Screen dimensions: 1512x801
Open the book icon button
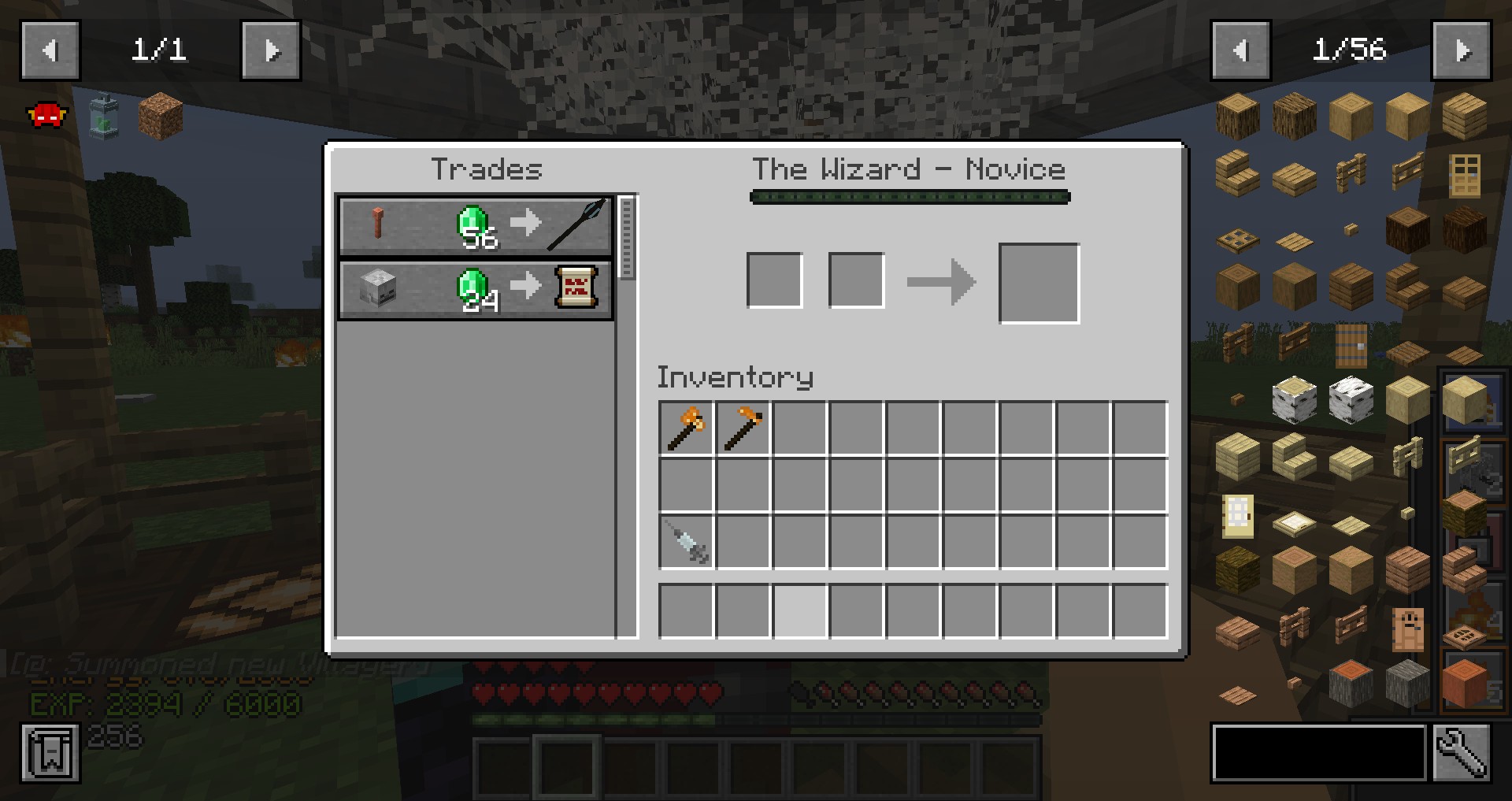point(50,754)
